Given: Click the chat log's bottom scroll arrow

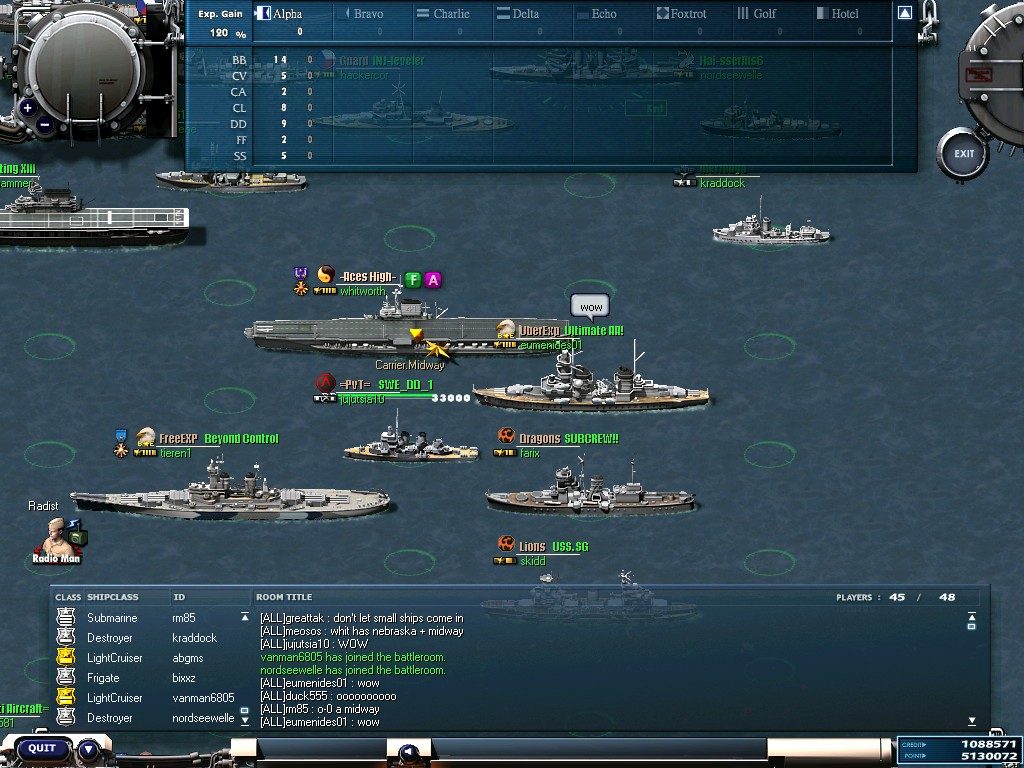Looking at the screenshot, I should point(972,720).
